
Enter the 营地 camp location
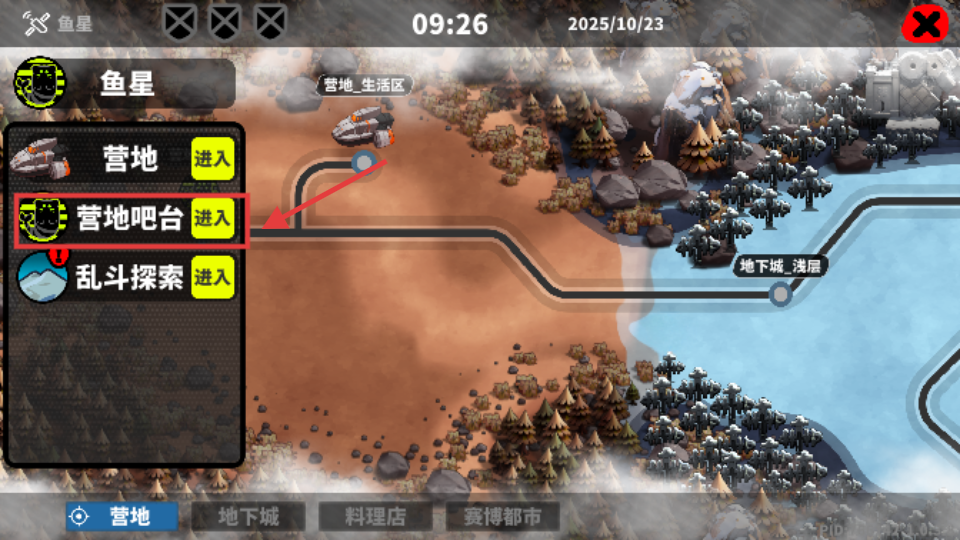click(212, 158)
